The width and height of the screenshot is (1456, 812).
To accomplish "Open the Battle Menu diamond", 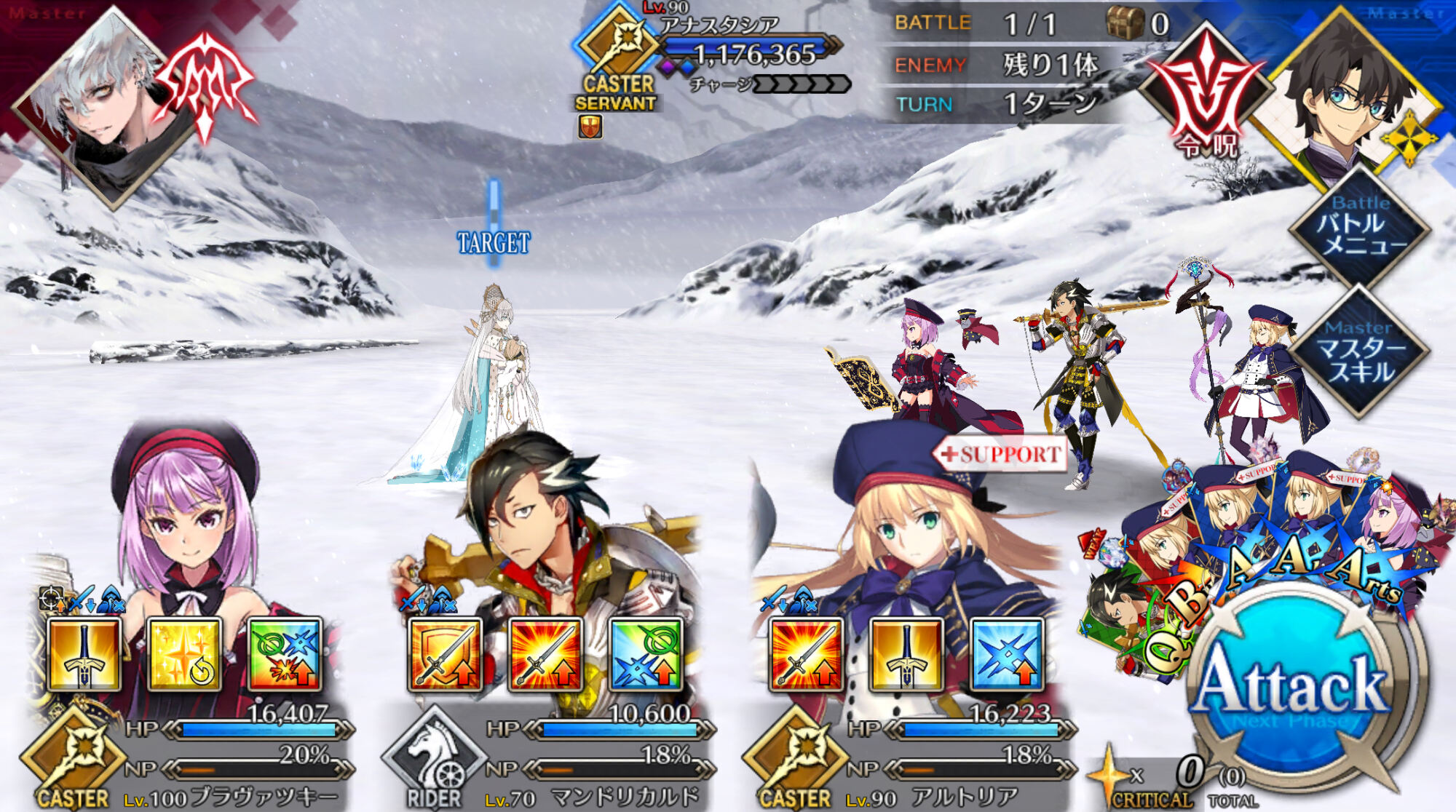I will pyautogui.click(x=1359, y=227).
